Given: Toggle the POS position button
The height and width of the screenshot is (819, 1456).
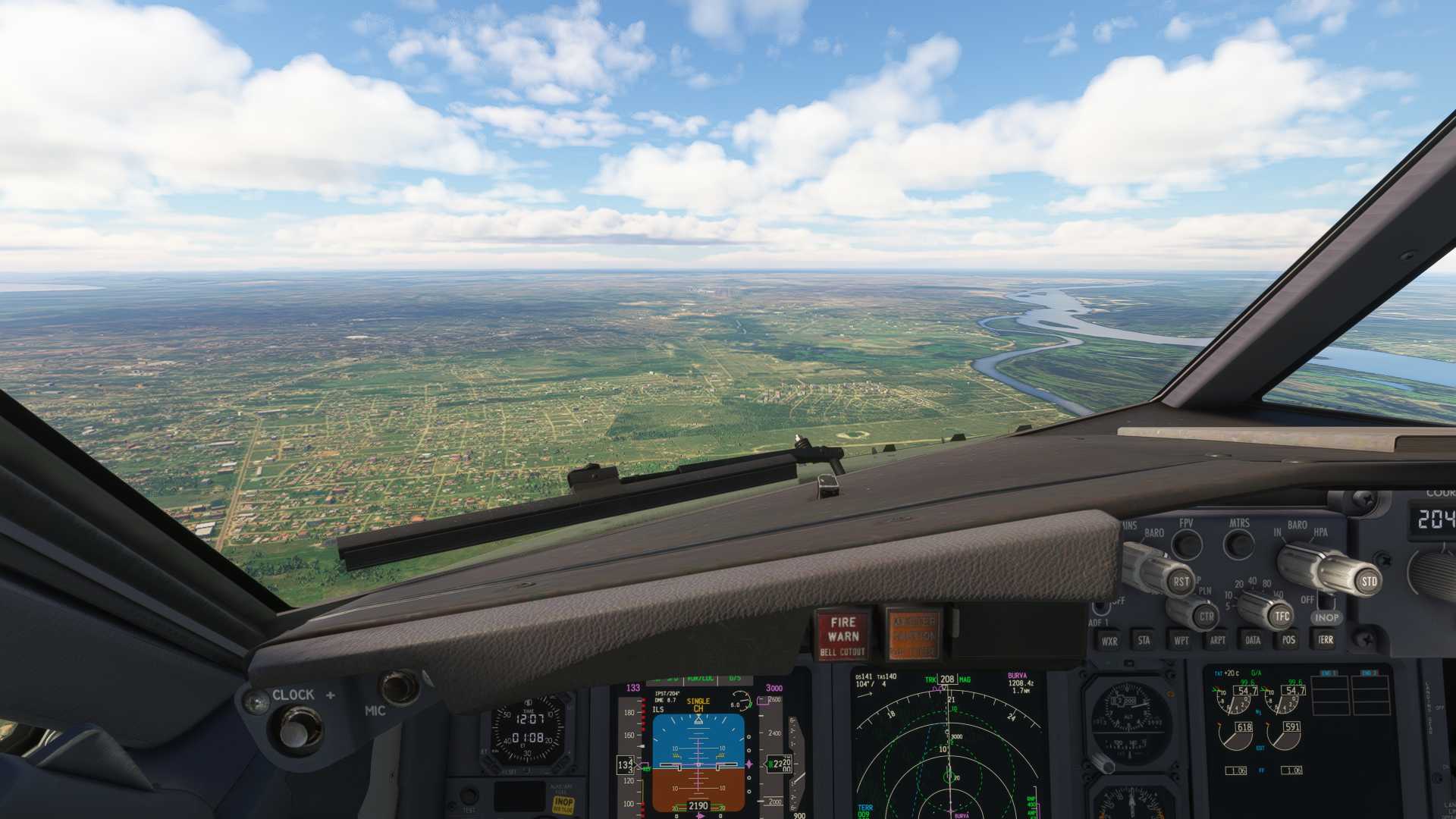Looking at the screenshot, I should coord(1288,641).
